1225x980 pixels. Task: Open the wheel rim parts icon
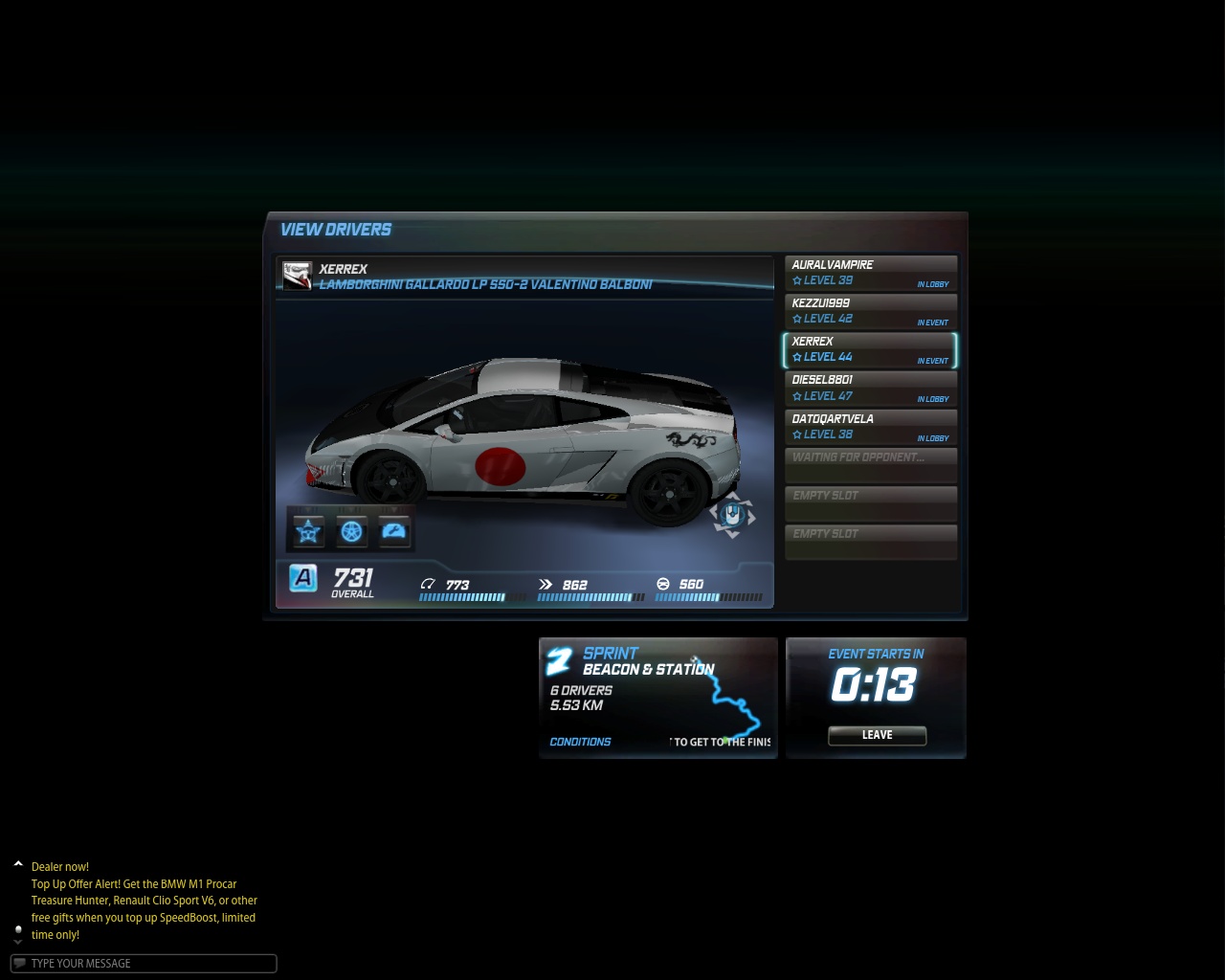tap(351, 531)
